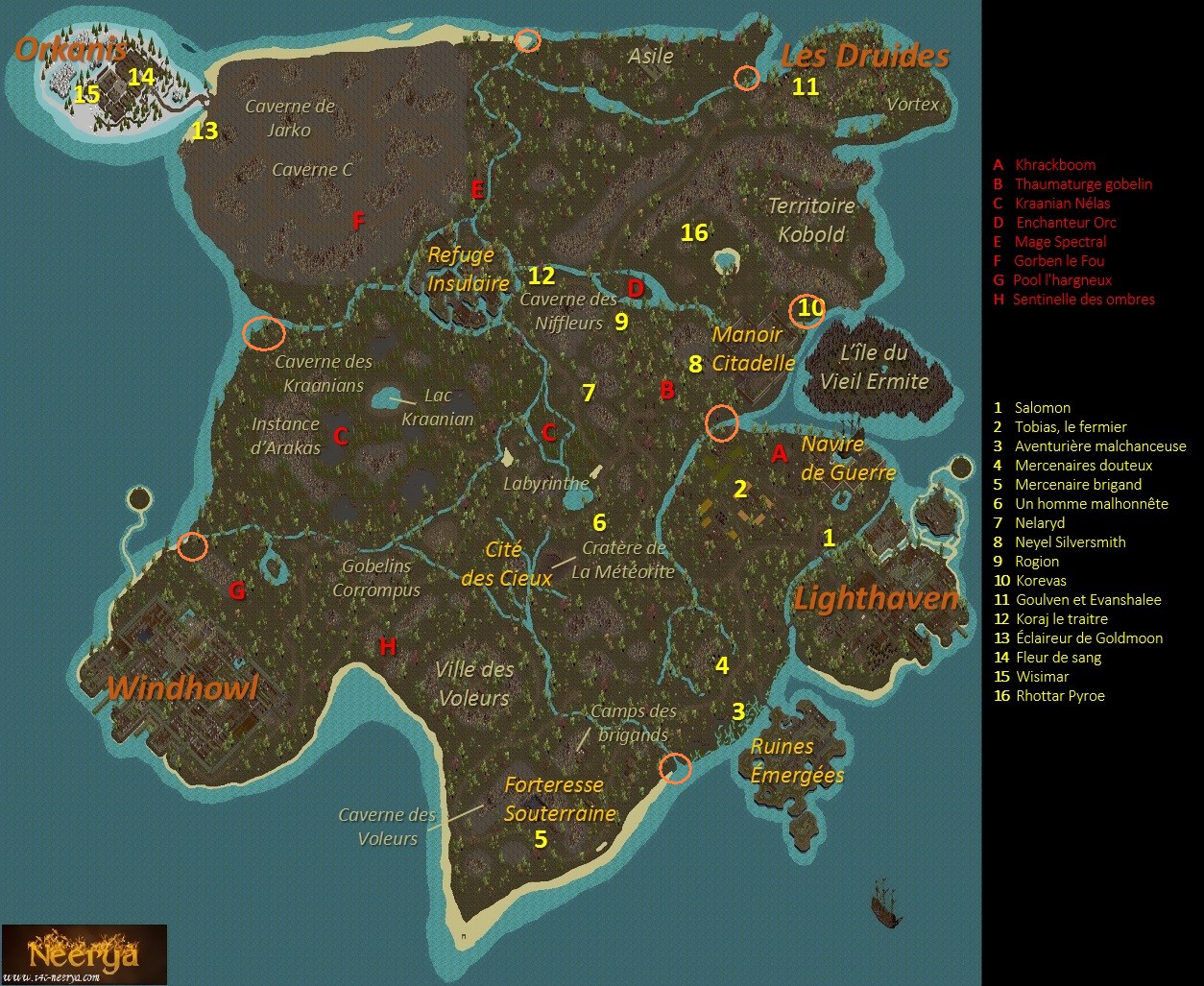Click yellow marker 5 at Forteresse Souterraine
Screen dimensions: 1204x986
541,839
